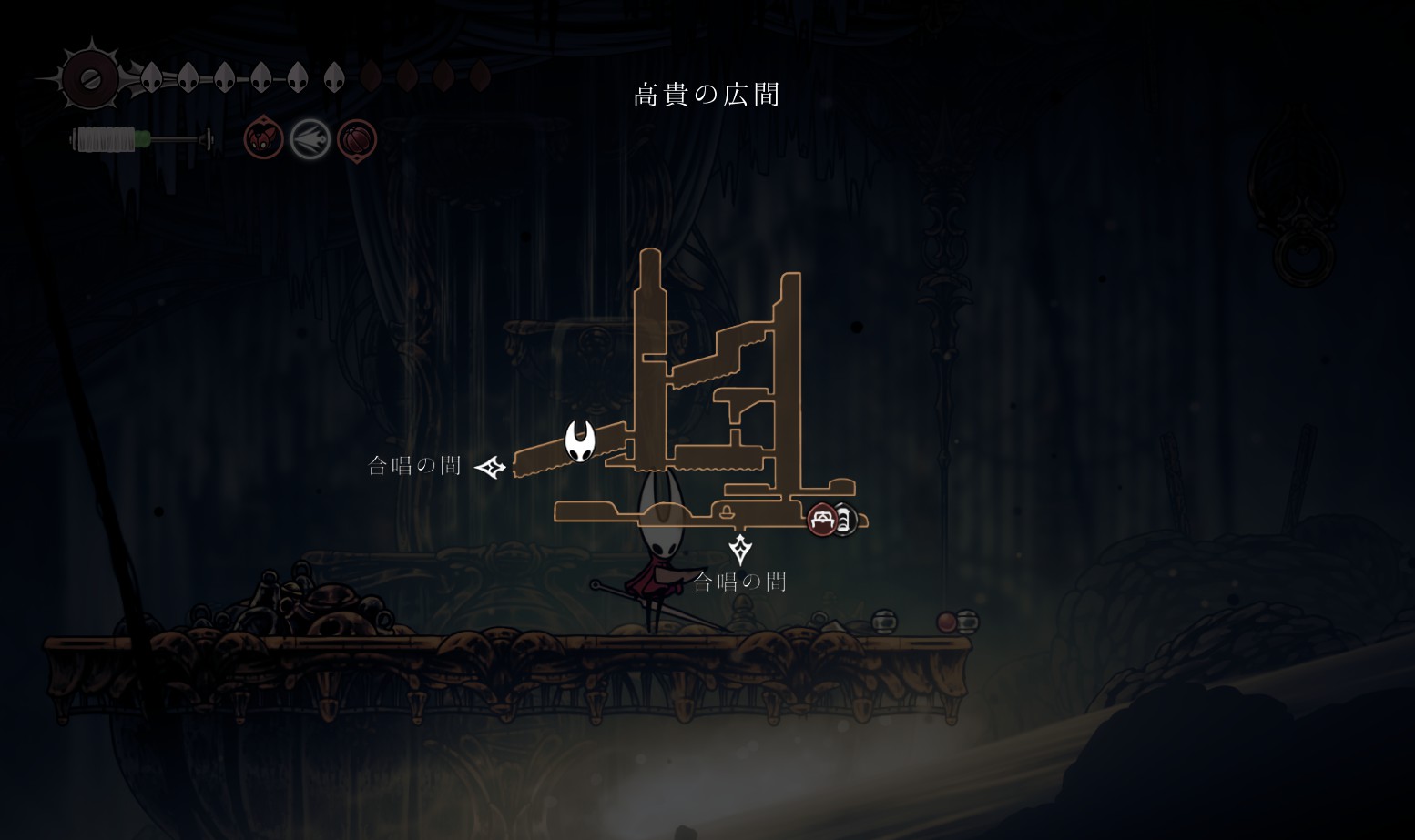Click the small bell-shaped marker on the map
The image size is (1415, 840).
point(727,511)
